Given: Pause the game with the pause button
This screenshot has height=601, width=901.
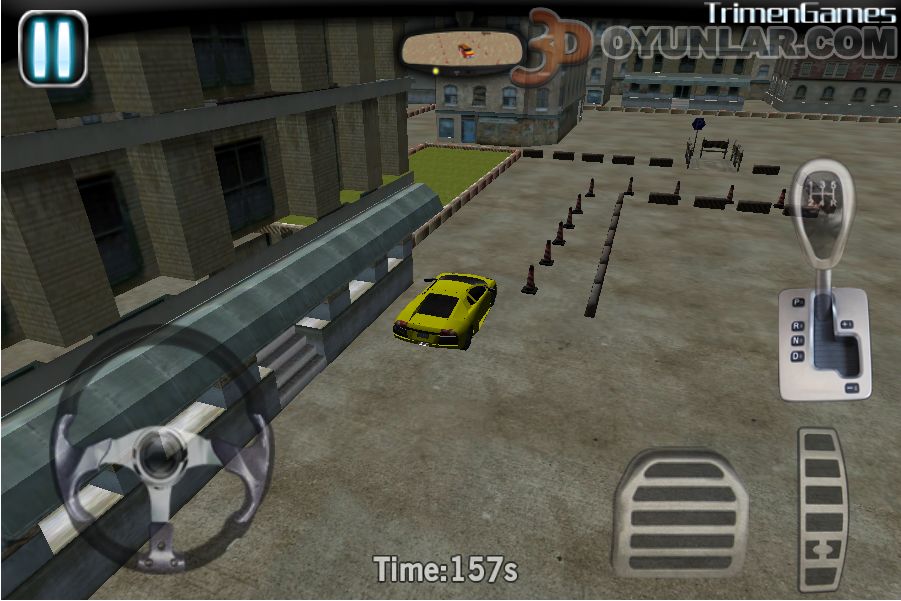Looking at the screenshot, I should pos(53,47).
